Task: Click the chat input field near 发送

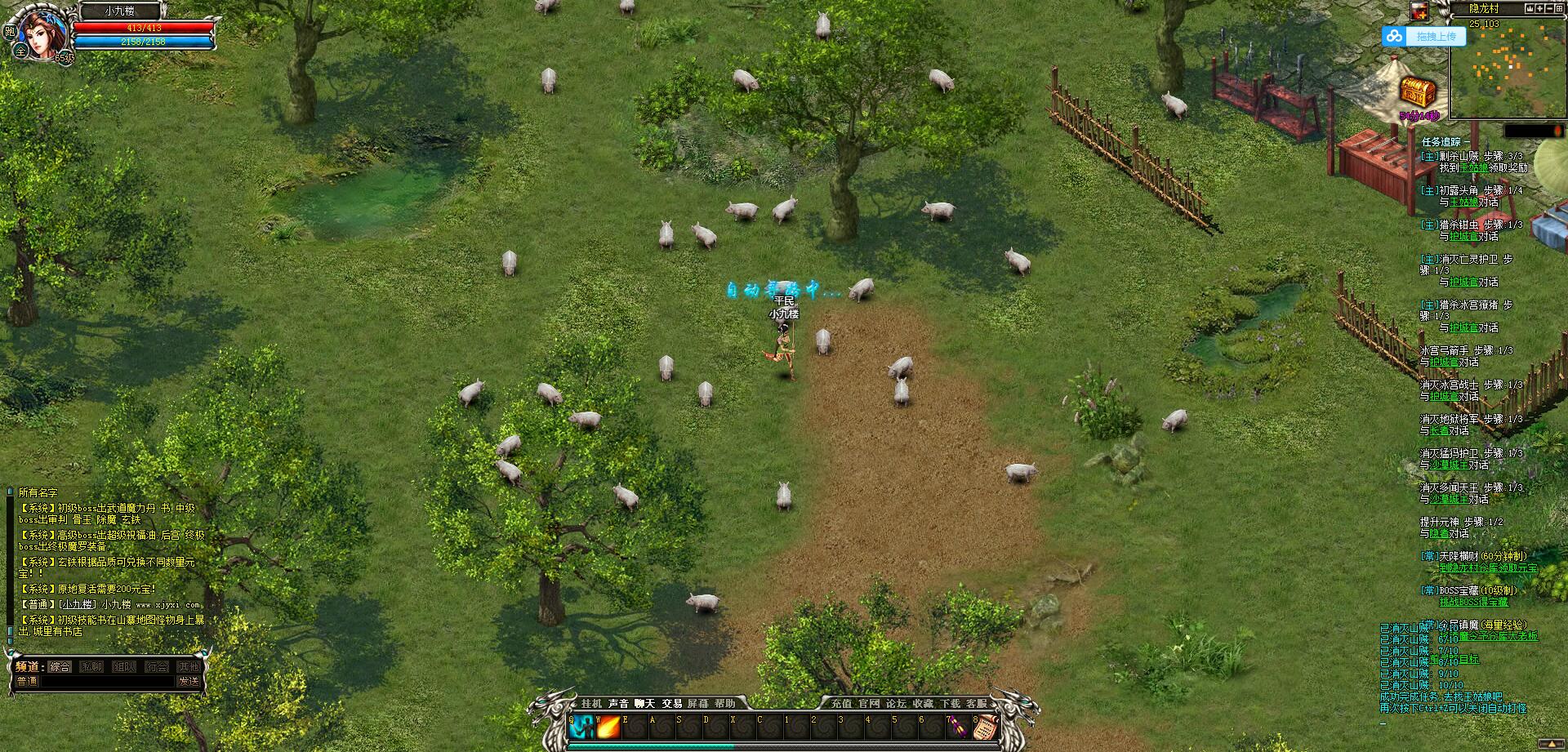Action: pos(109,681)
